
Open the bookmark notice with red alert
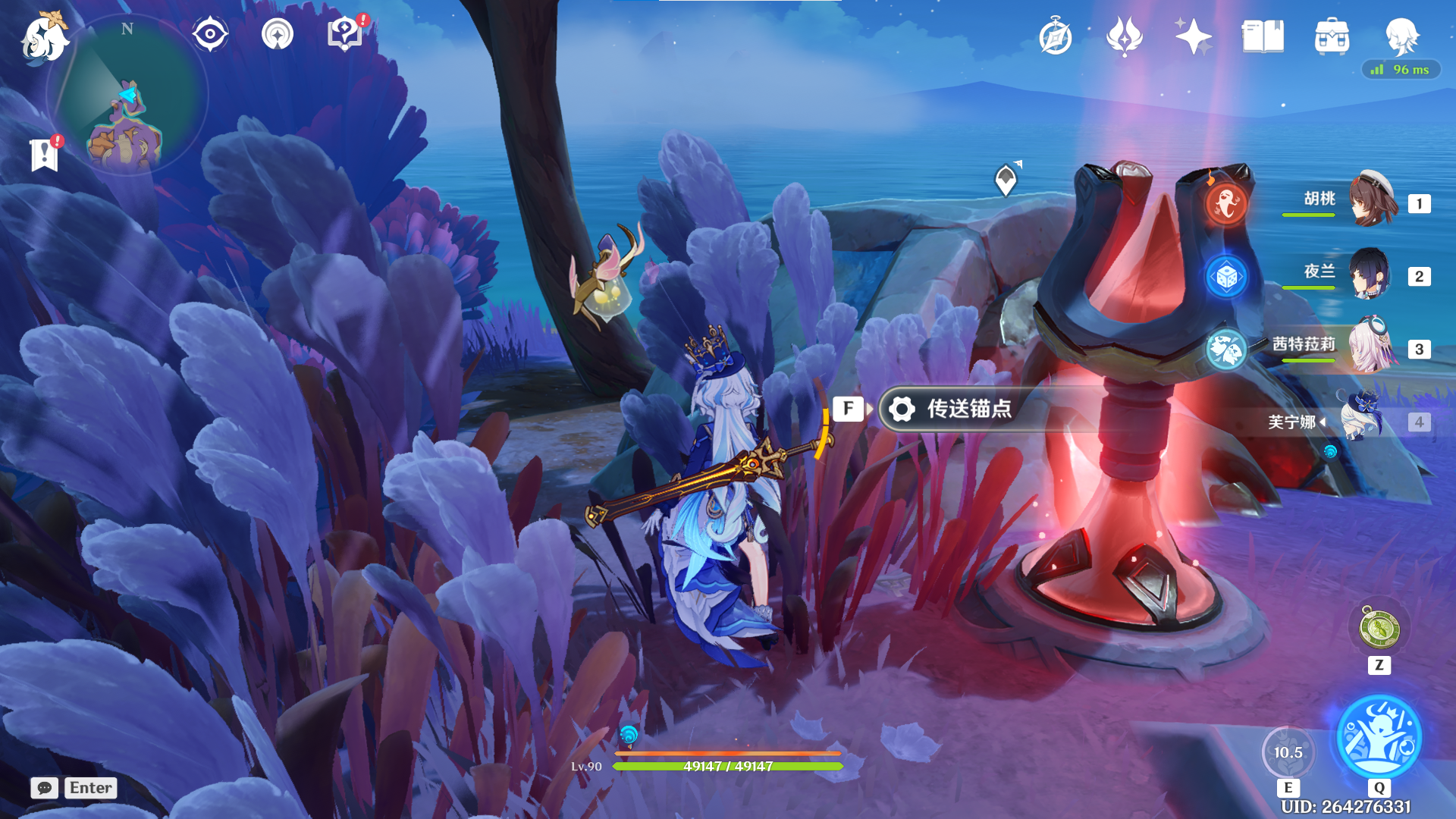[45, 155]
